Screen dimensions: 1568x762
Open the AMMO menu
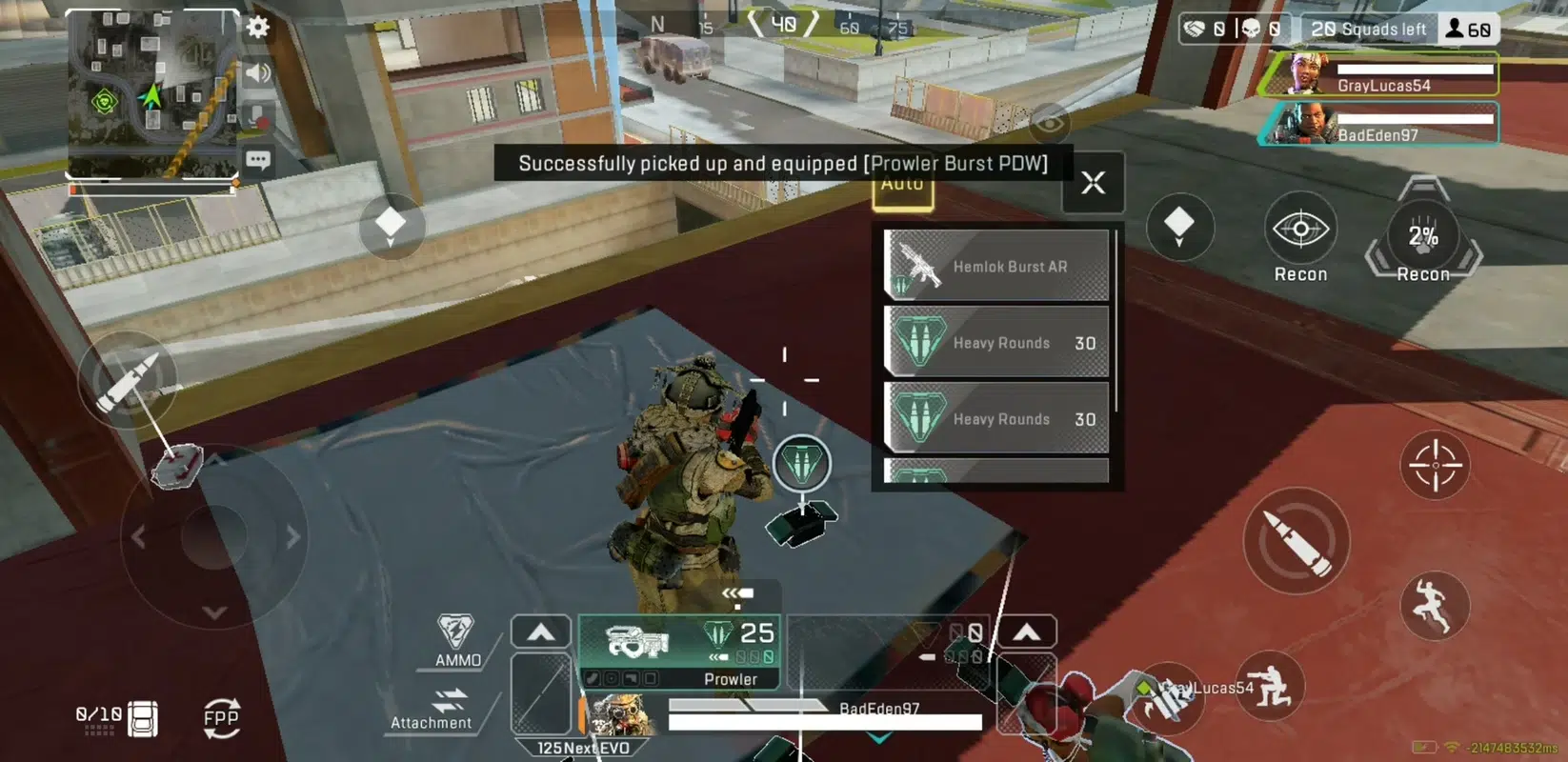457,640
